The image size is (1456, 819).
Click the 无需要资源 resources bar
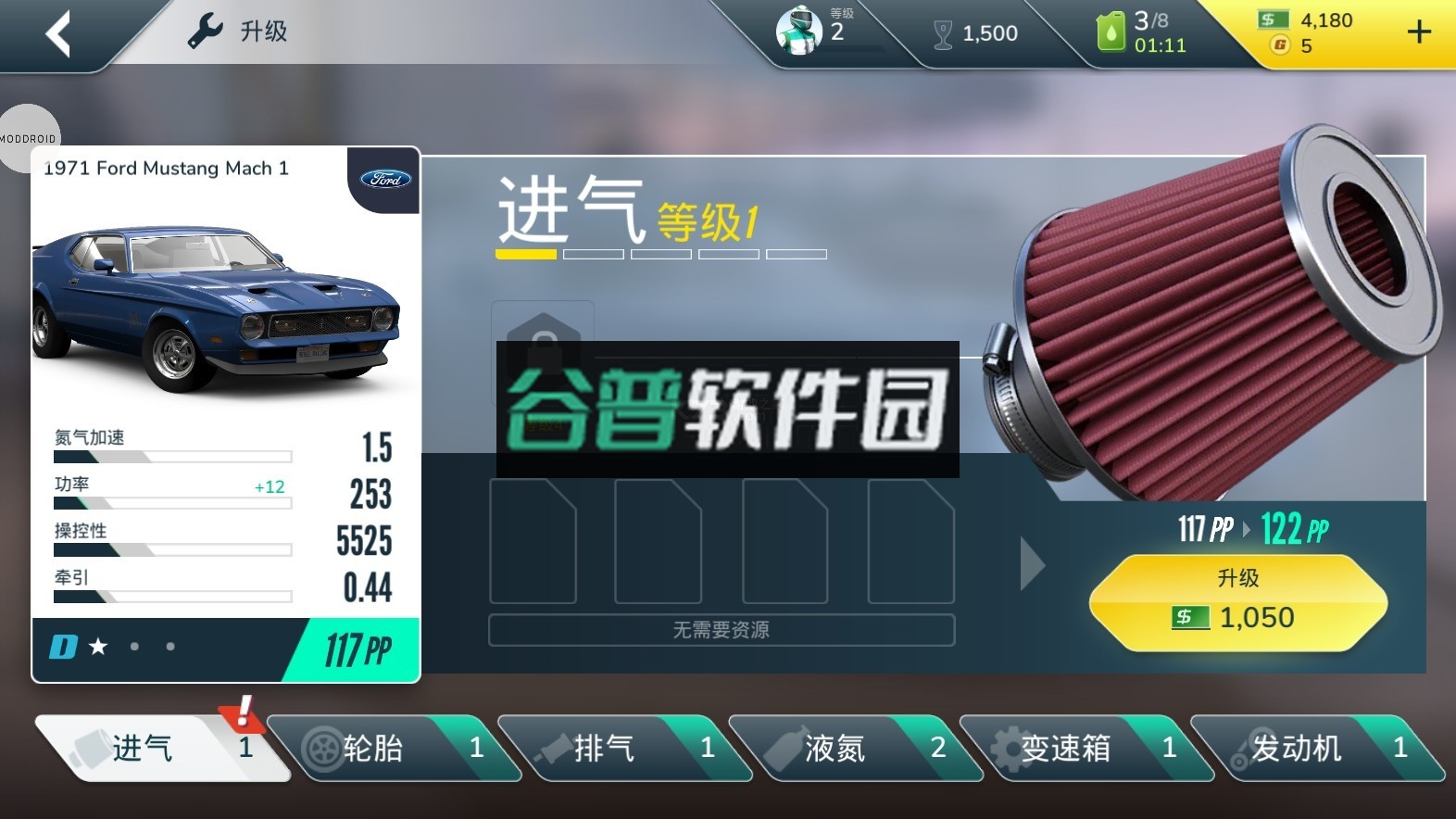pos(722,630)
